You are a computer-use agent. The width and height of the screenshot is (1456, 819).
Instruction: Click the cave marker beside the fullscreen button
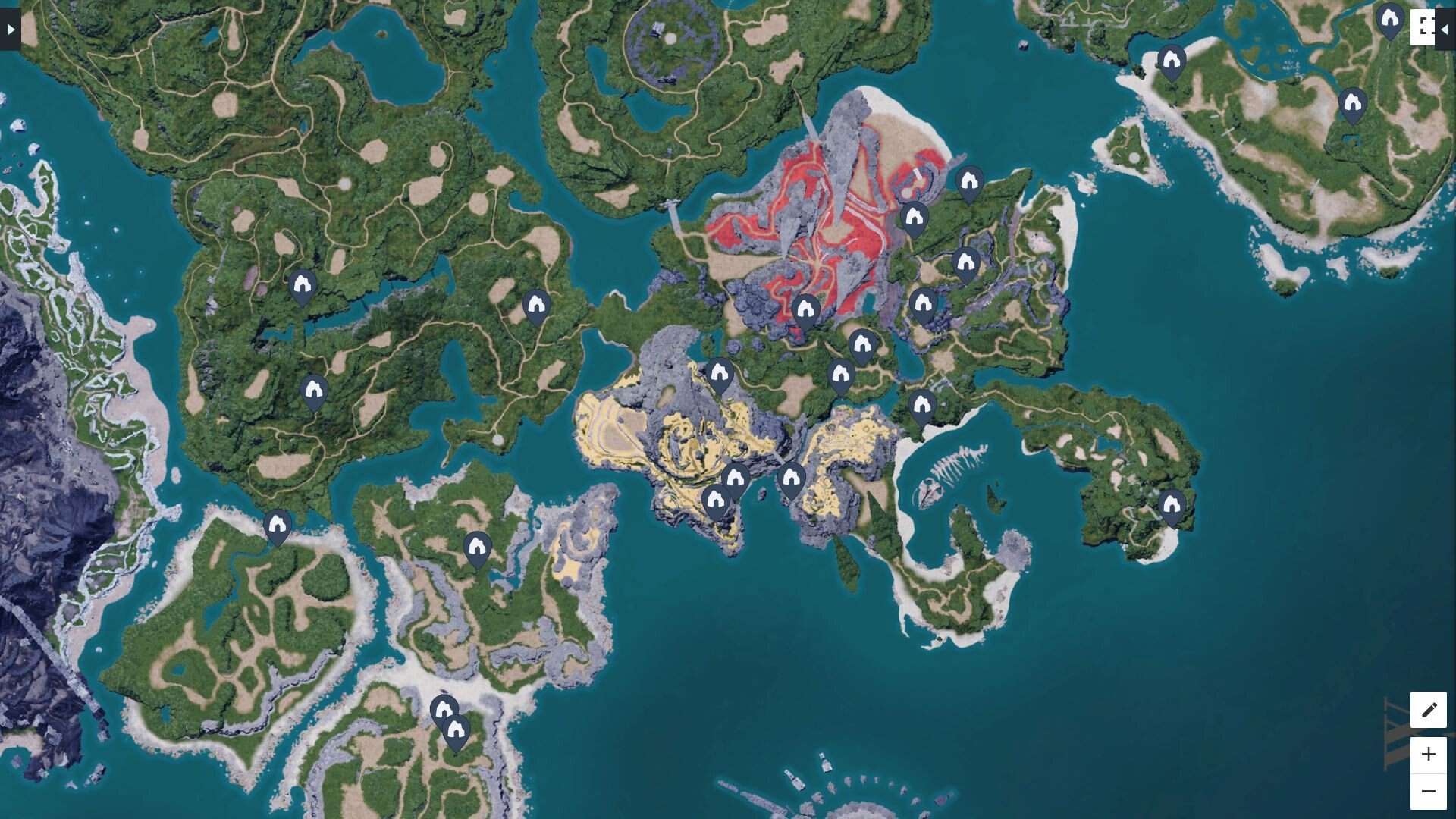[1390, 19]
